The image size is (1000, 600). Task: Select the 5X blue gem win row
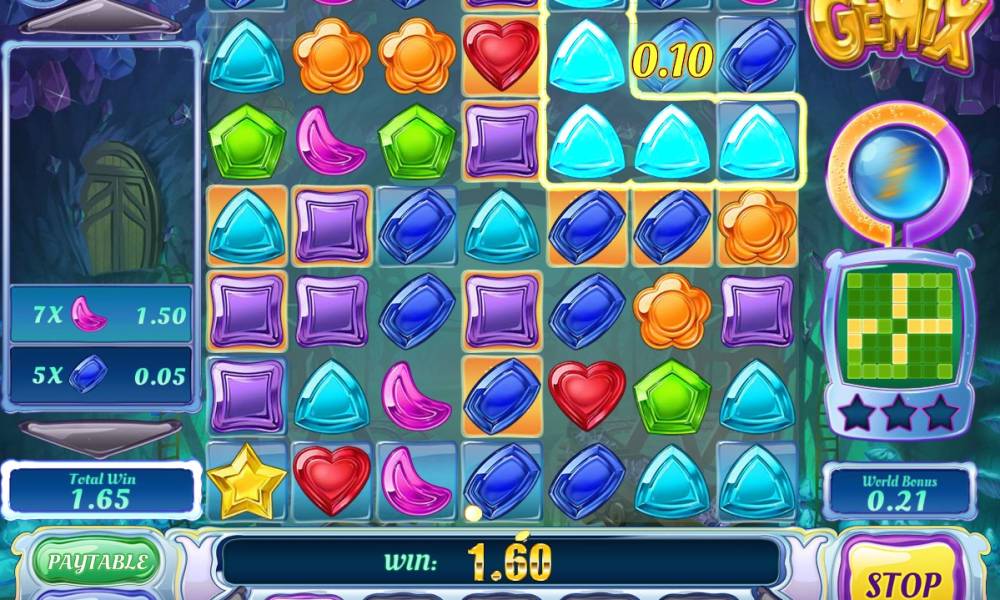coord(100,375)
